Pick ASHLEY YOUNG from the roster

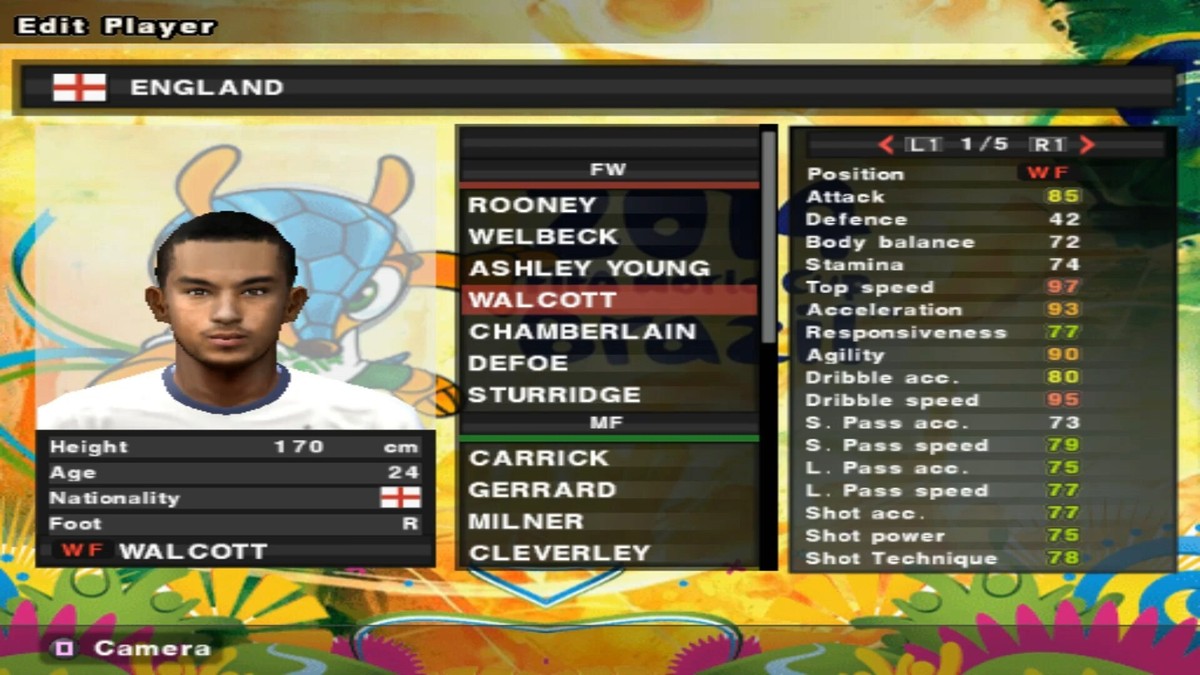[589, 269]
